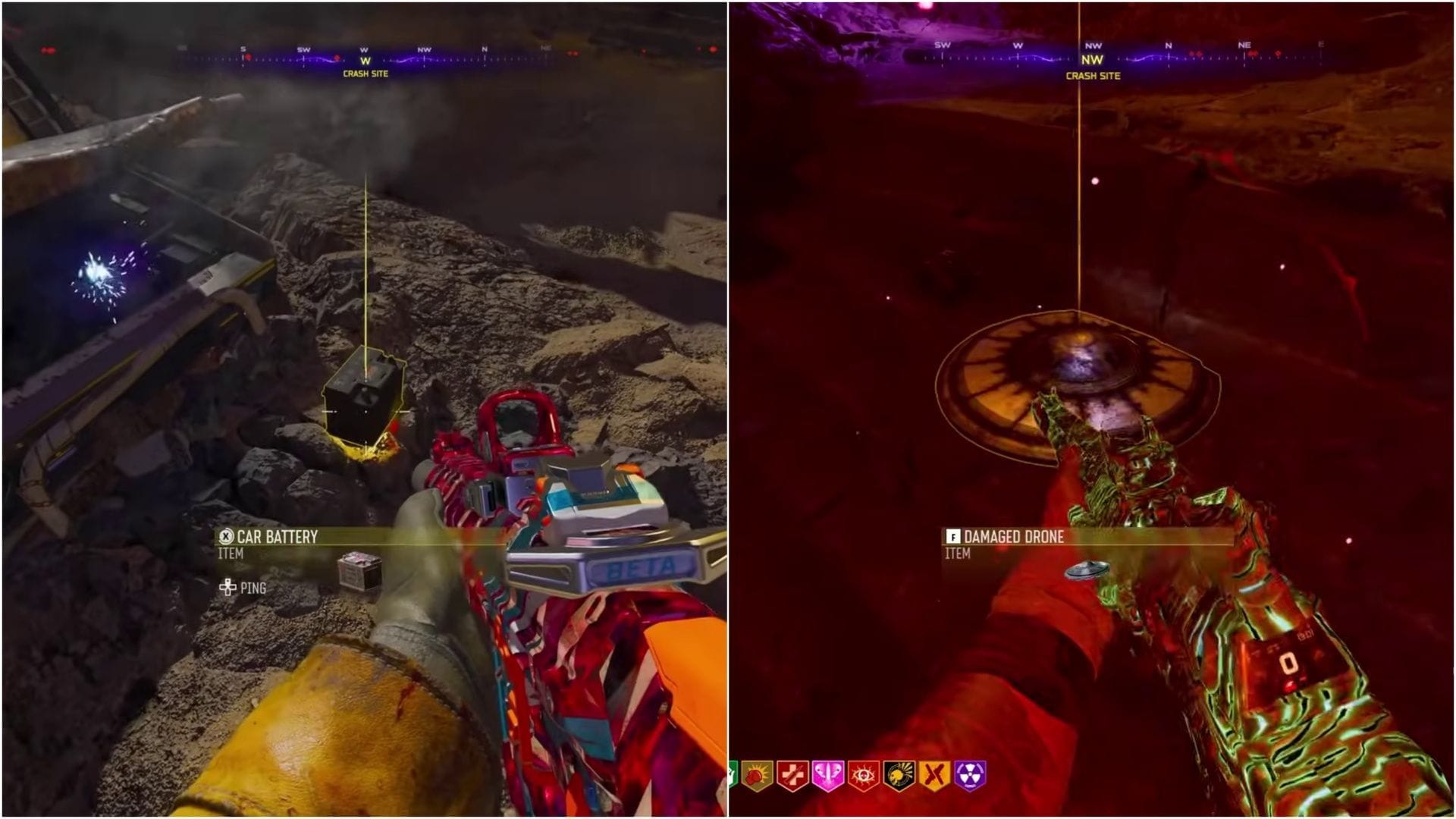Select the D-pad icon next to PING

tap(229, 586)
